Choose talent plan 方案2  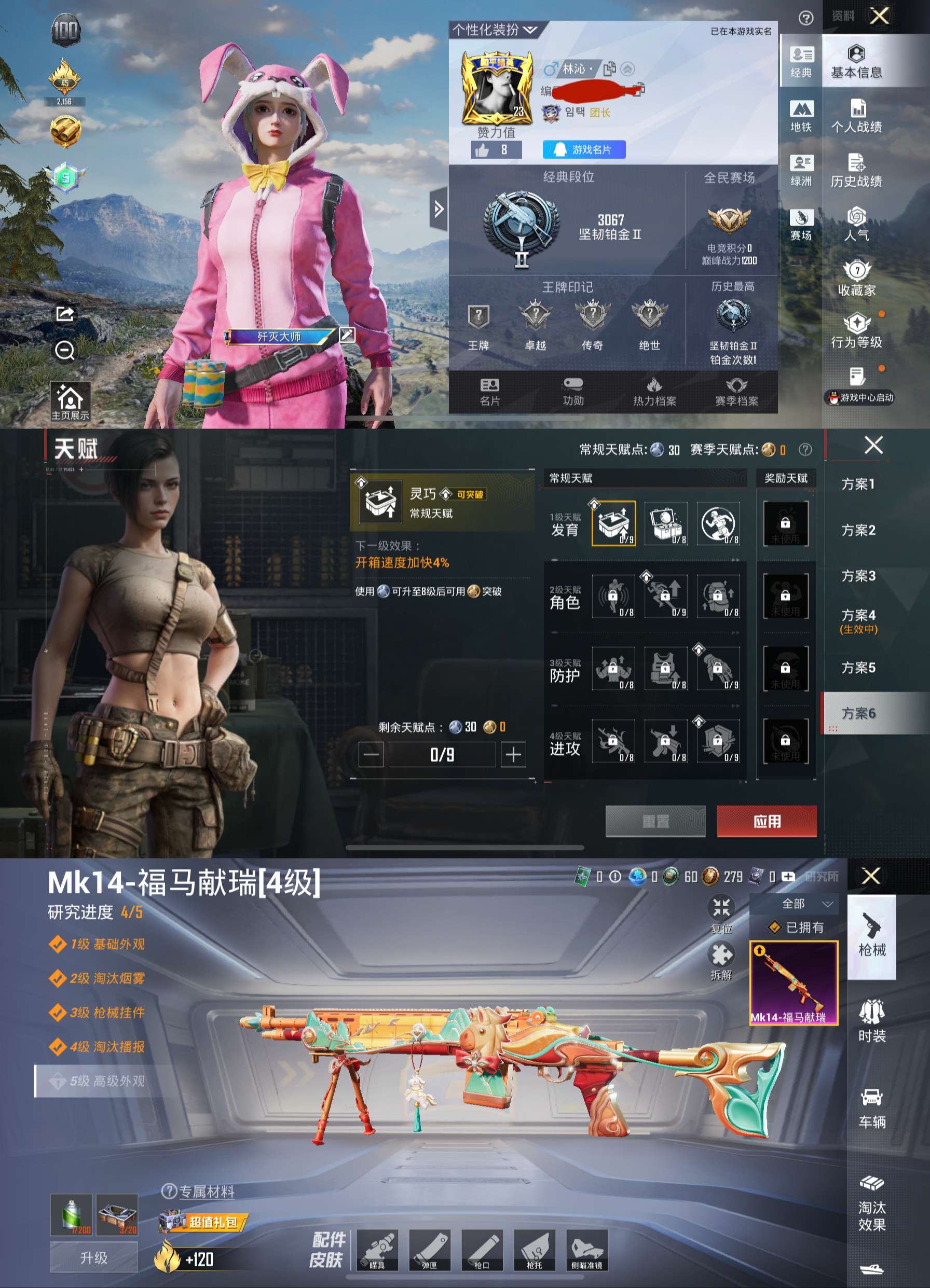tap(858, 530)
